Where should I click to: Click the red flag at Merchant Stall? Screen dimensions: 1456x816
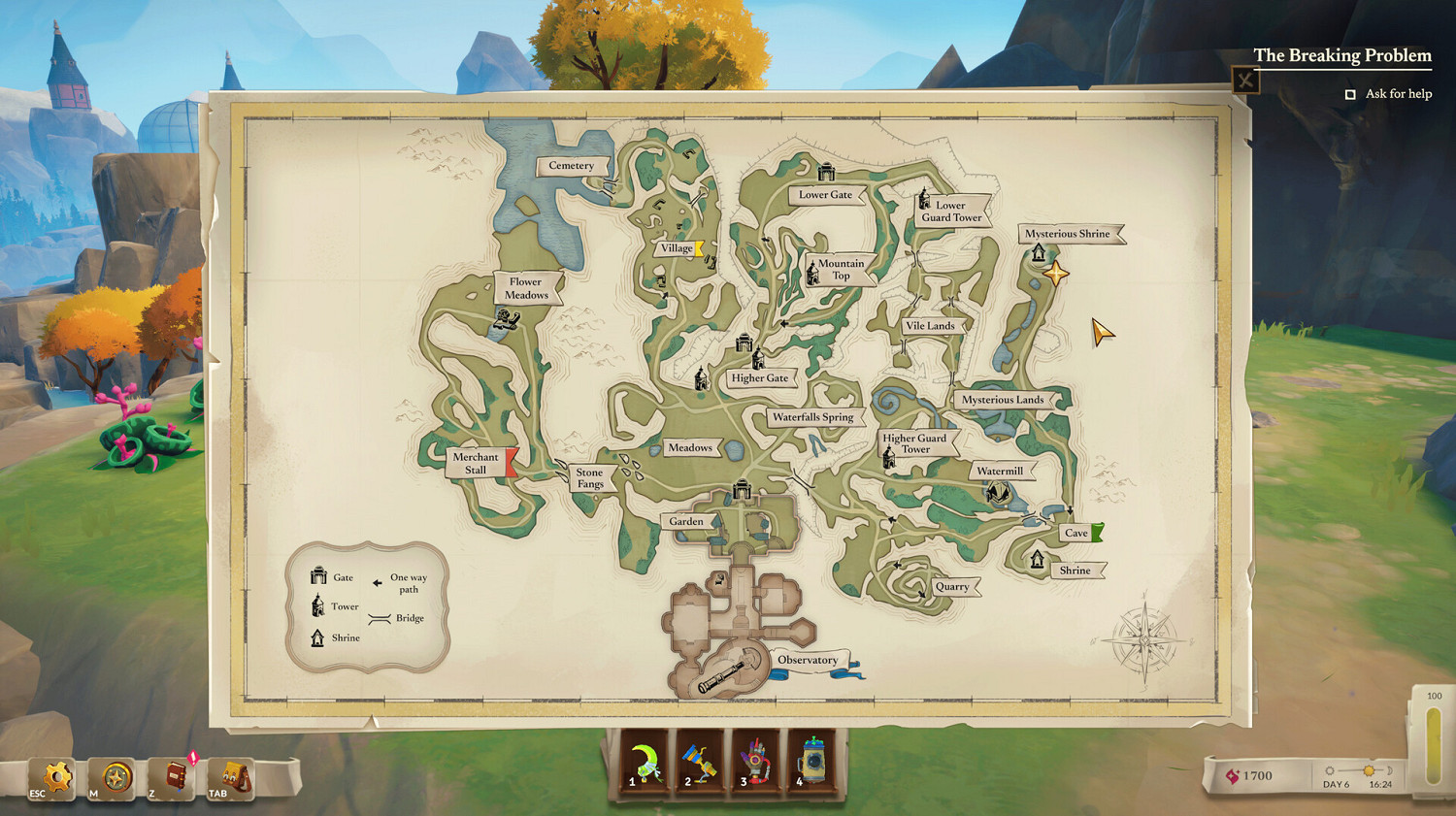click(513, 463)
